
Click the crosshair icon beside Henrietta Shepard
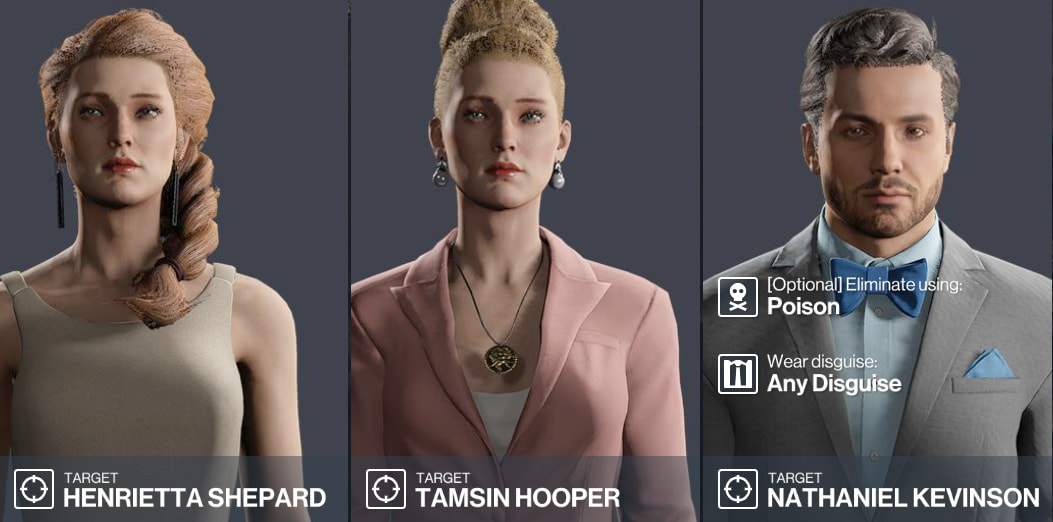pos(34,489)
